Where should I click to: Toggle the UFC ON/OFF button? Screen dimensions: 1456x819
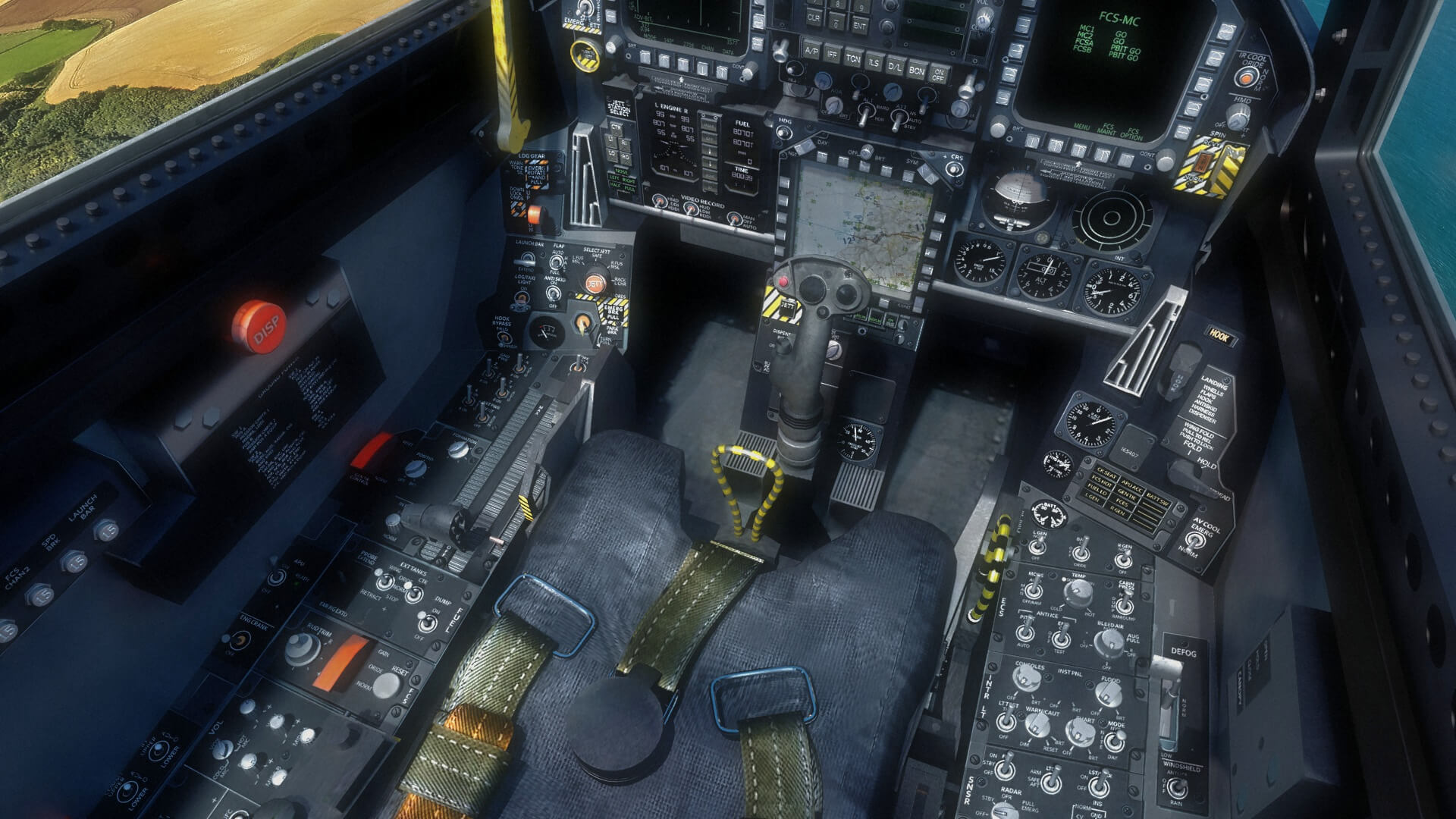pyautogui.click(x=939, y=74)
